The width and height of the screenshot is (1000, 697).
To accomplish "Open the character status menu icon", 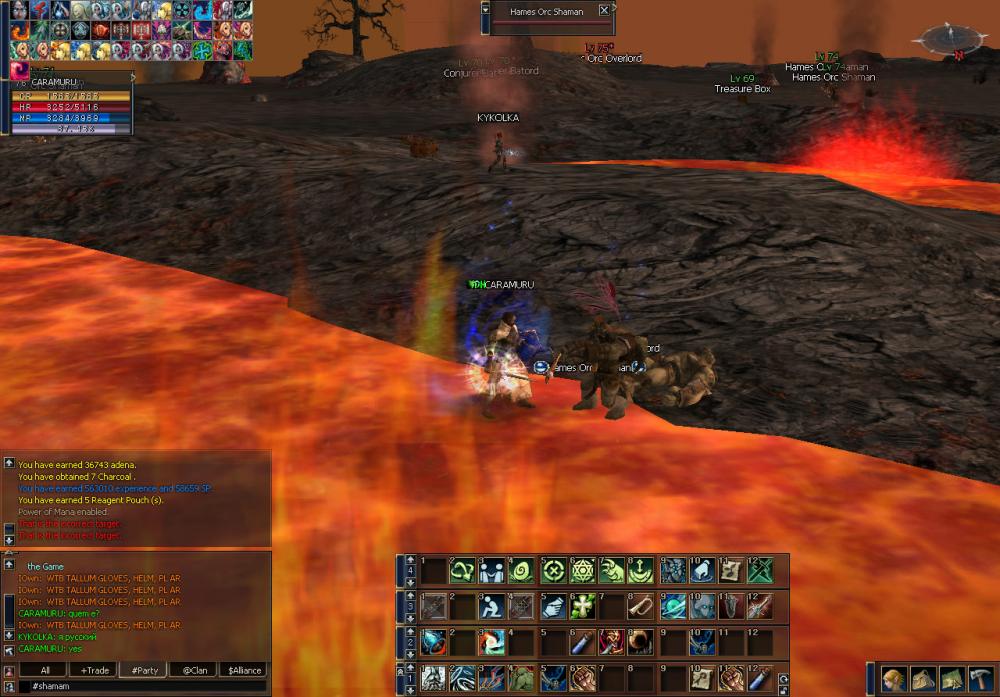I will coord(893,678).
